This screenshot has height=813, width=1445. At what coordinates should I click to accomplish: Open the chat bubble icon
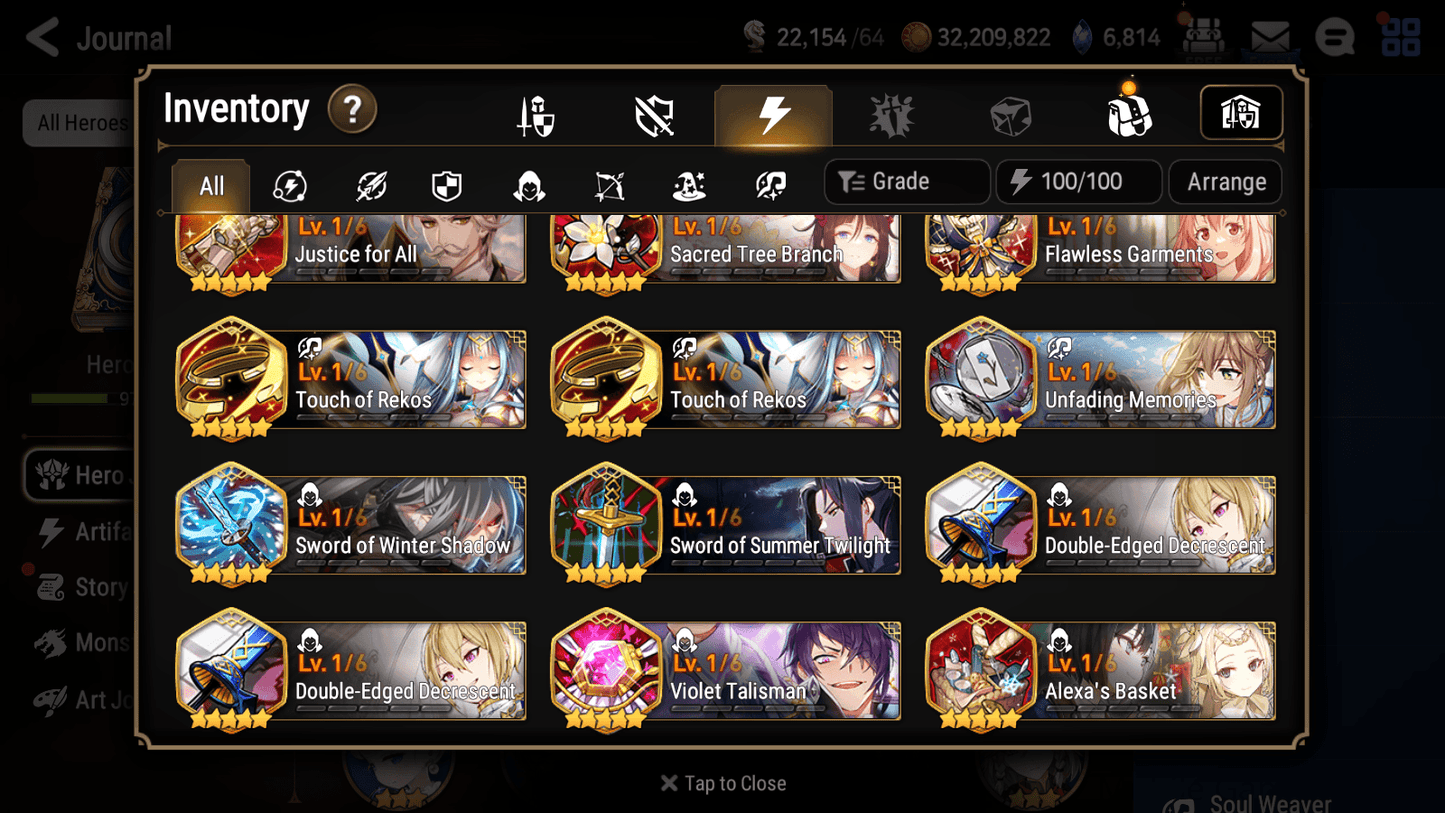1334,37
